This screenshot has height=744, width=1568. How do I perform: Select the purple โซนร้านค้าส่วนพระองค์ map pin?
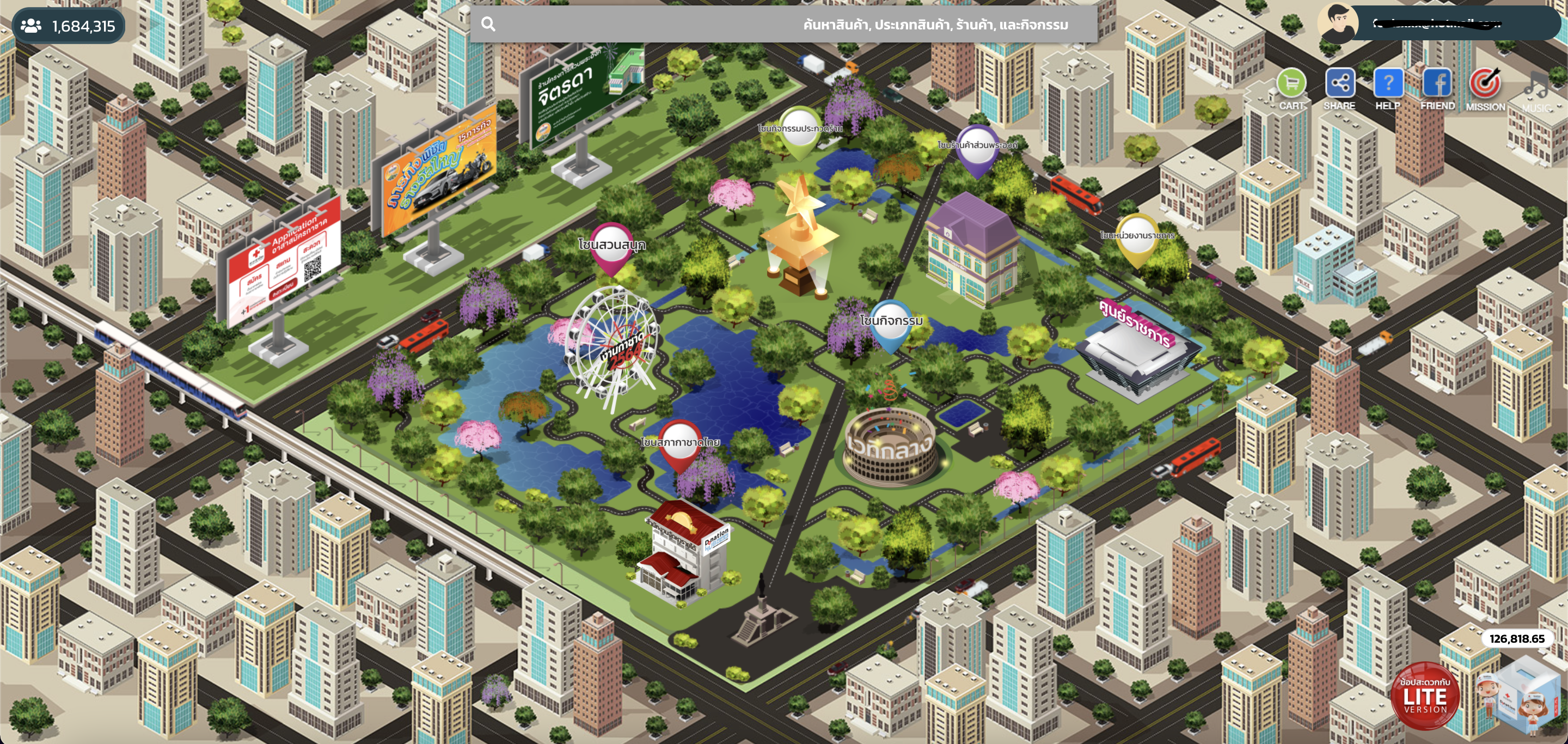[x=976, y=150]
